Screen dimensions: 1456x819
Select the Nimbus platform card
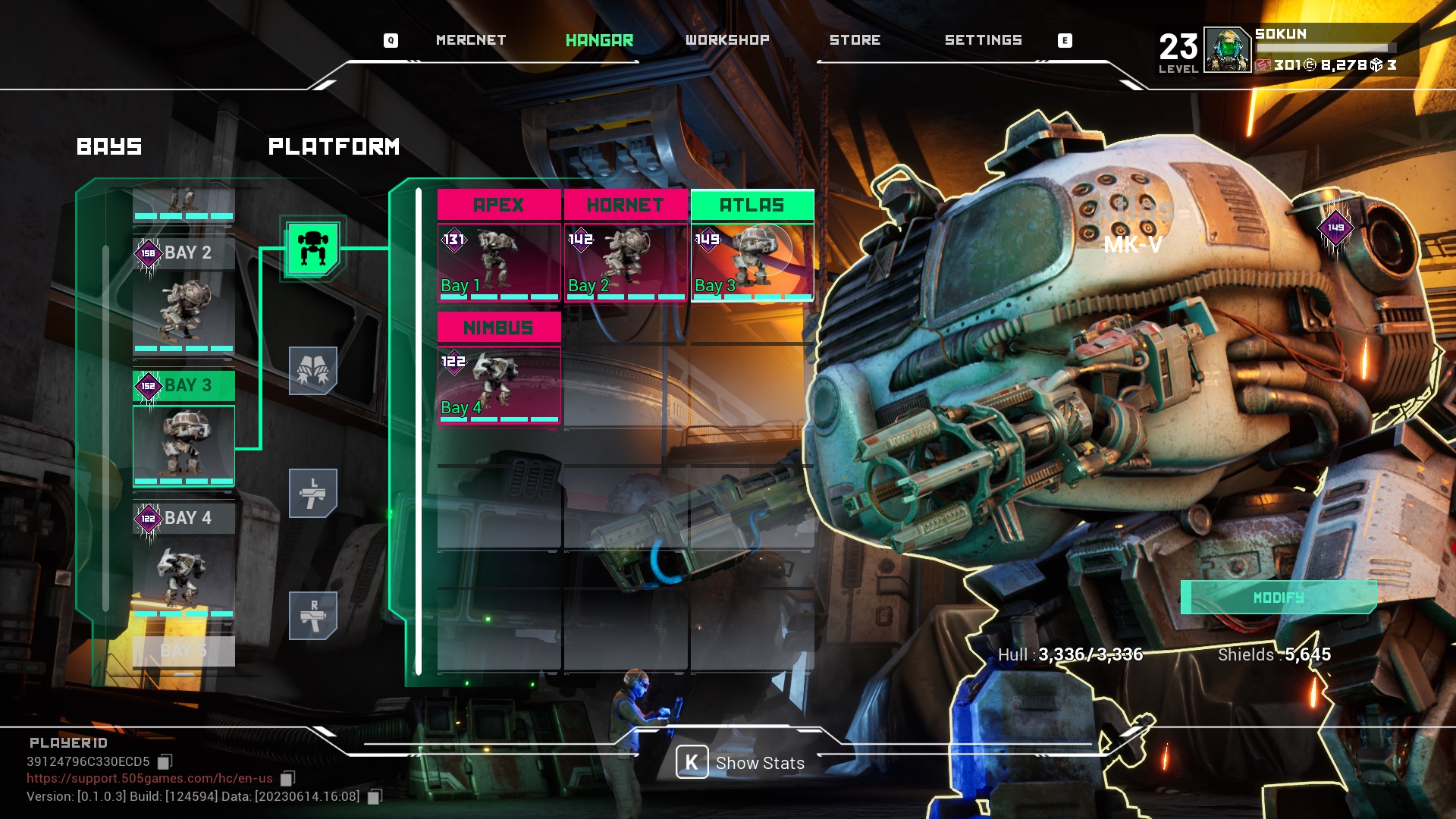(499, 369)
